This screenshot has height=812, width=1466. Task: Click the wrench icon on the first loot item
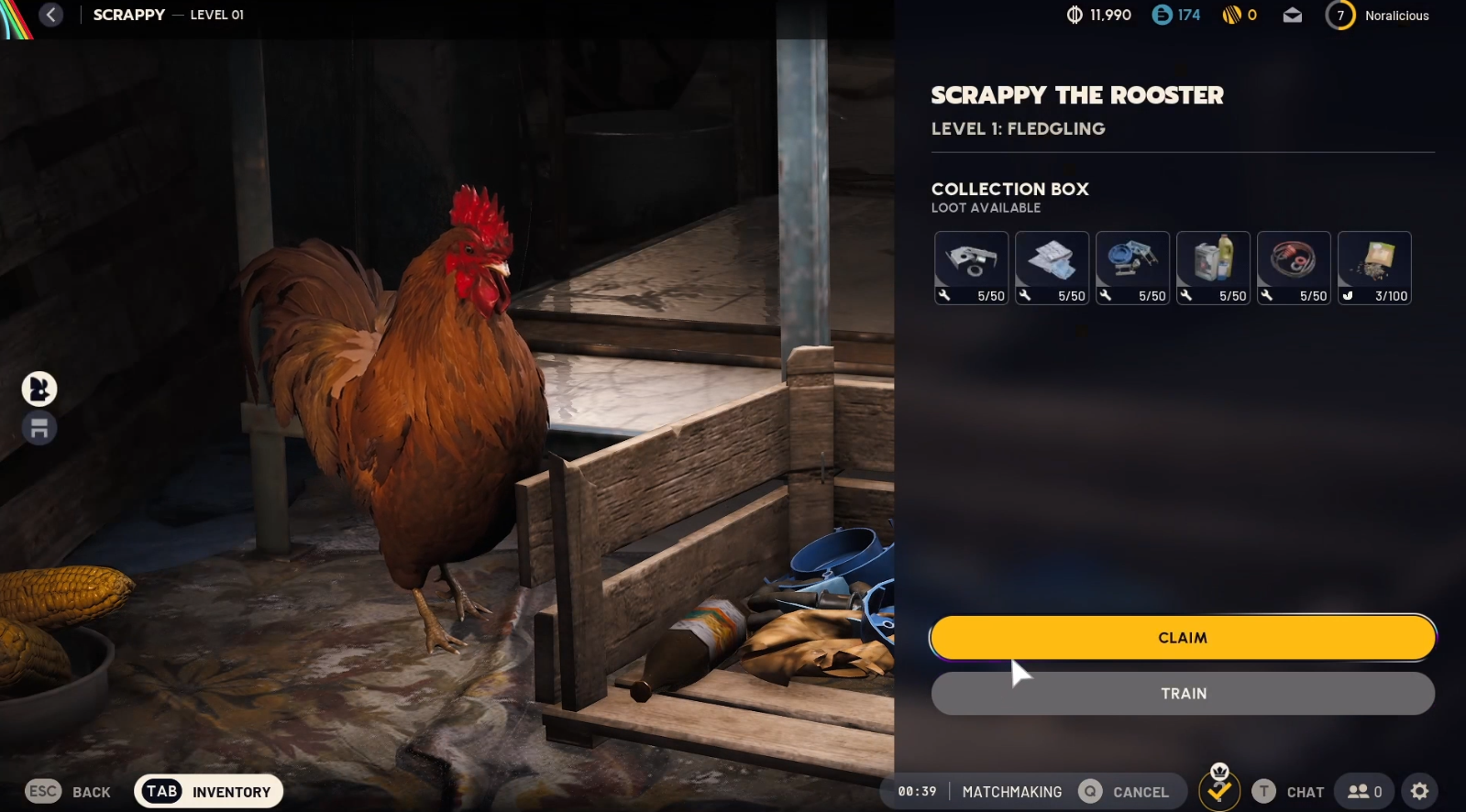945,295
